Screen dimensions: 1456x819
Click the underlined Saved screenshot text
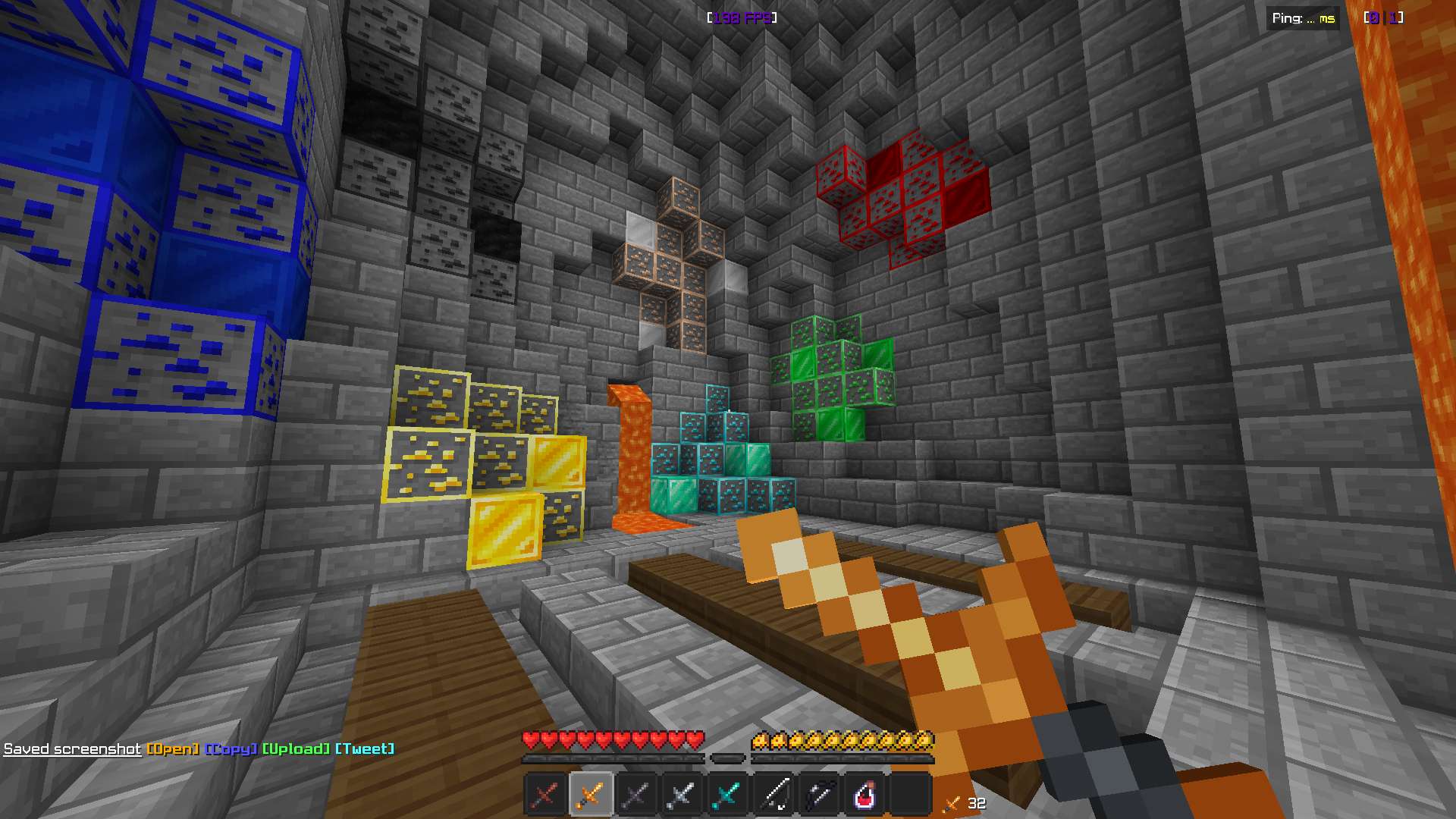click(72, 749)
